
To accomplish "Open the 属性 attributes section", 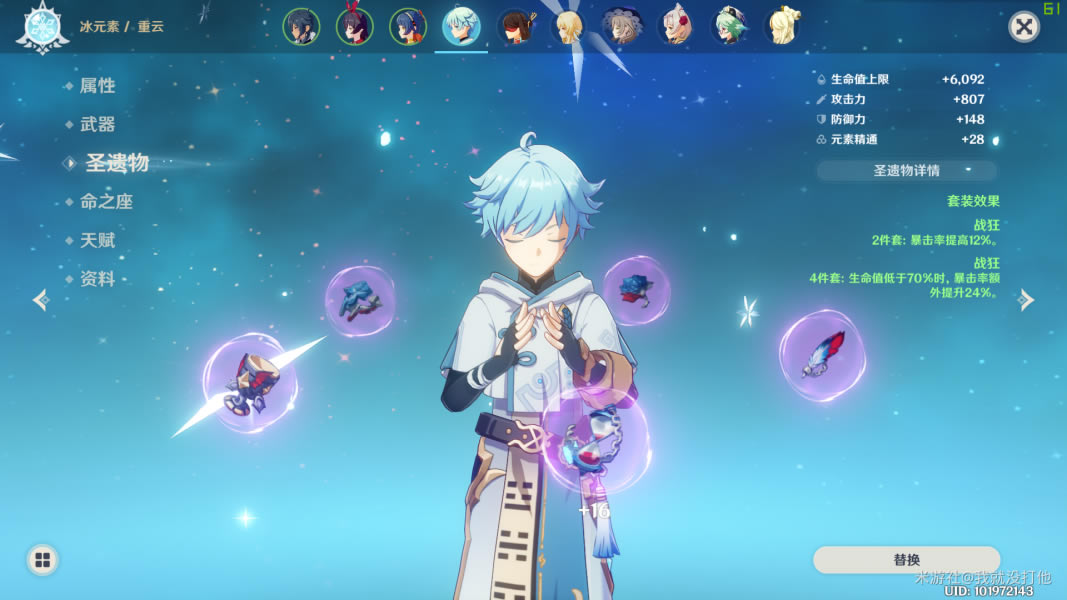I will click(97, 86).
